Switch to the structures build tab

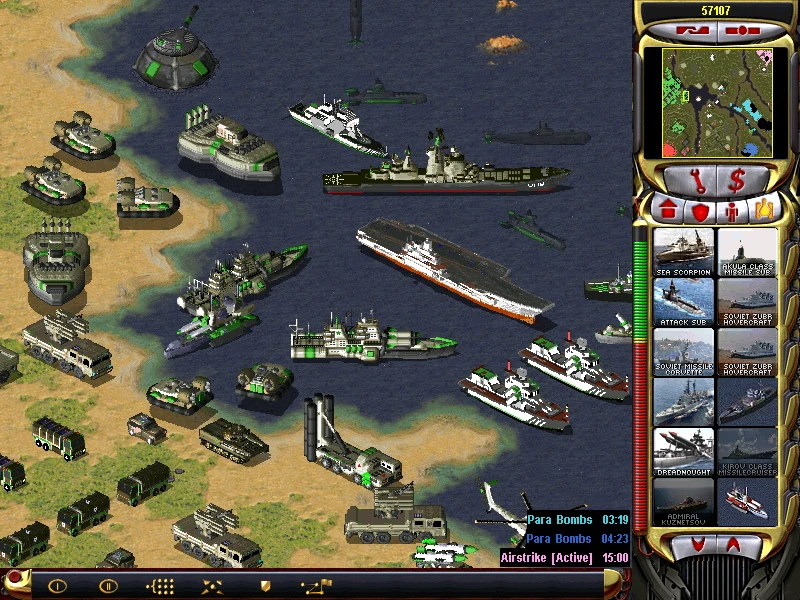point(669,211)
